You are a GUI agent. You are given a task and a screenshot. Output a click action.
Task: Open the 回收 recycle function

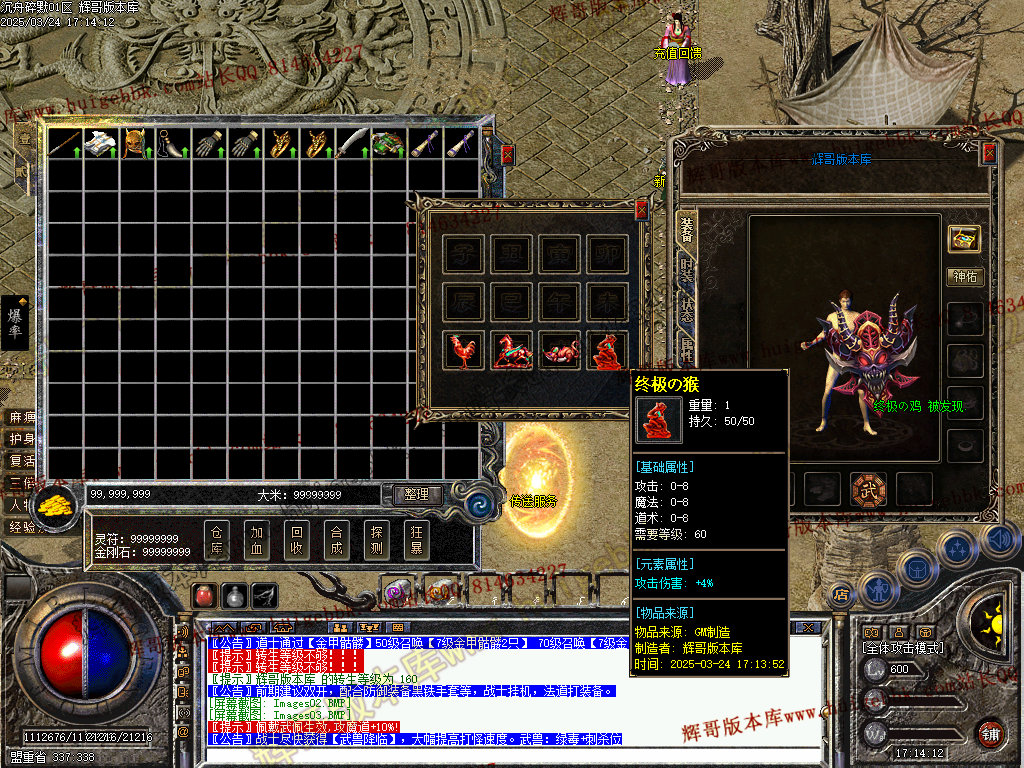(296, 539)
